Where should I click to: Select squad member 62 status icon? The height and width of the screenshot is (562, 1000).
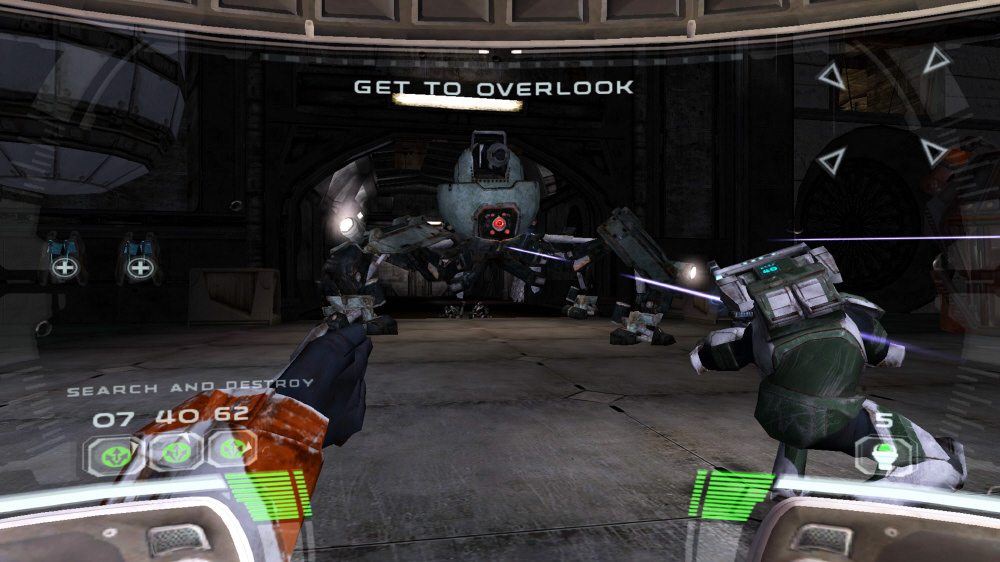tap(232, 450)
